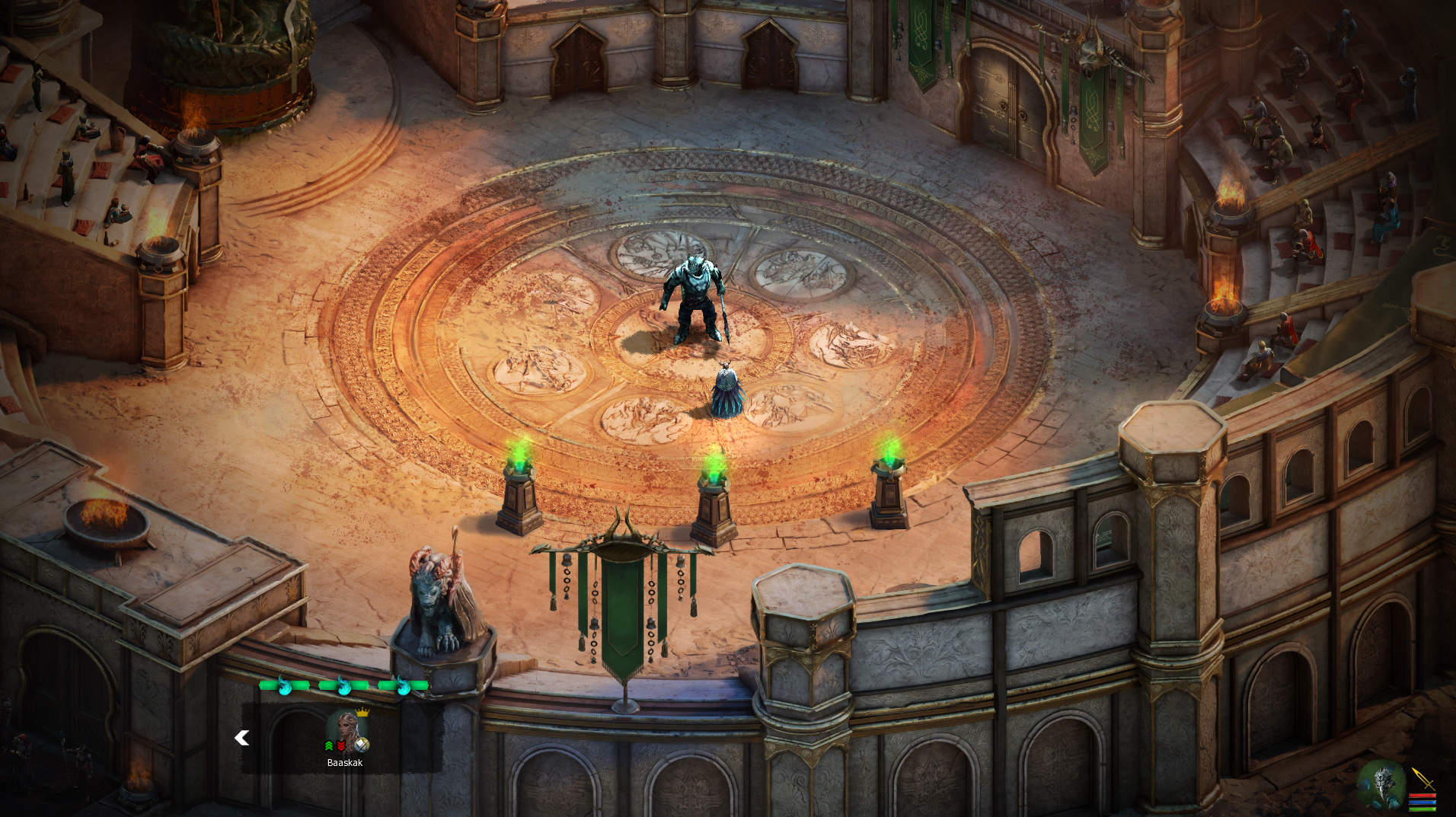Viewport: 1456px width, 817px height.
Task: Click the white left-pointing chevron arrow
Action: 242,738
